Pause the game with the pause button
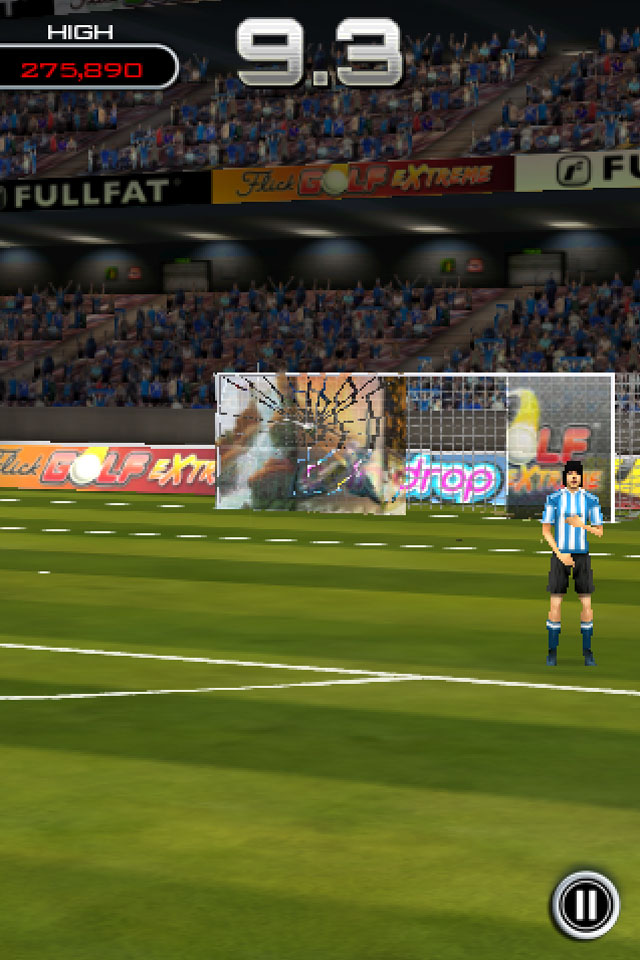The height and width of the screenshot is (960, 640). pyautogui.click(x=585, y=905)
